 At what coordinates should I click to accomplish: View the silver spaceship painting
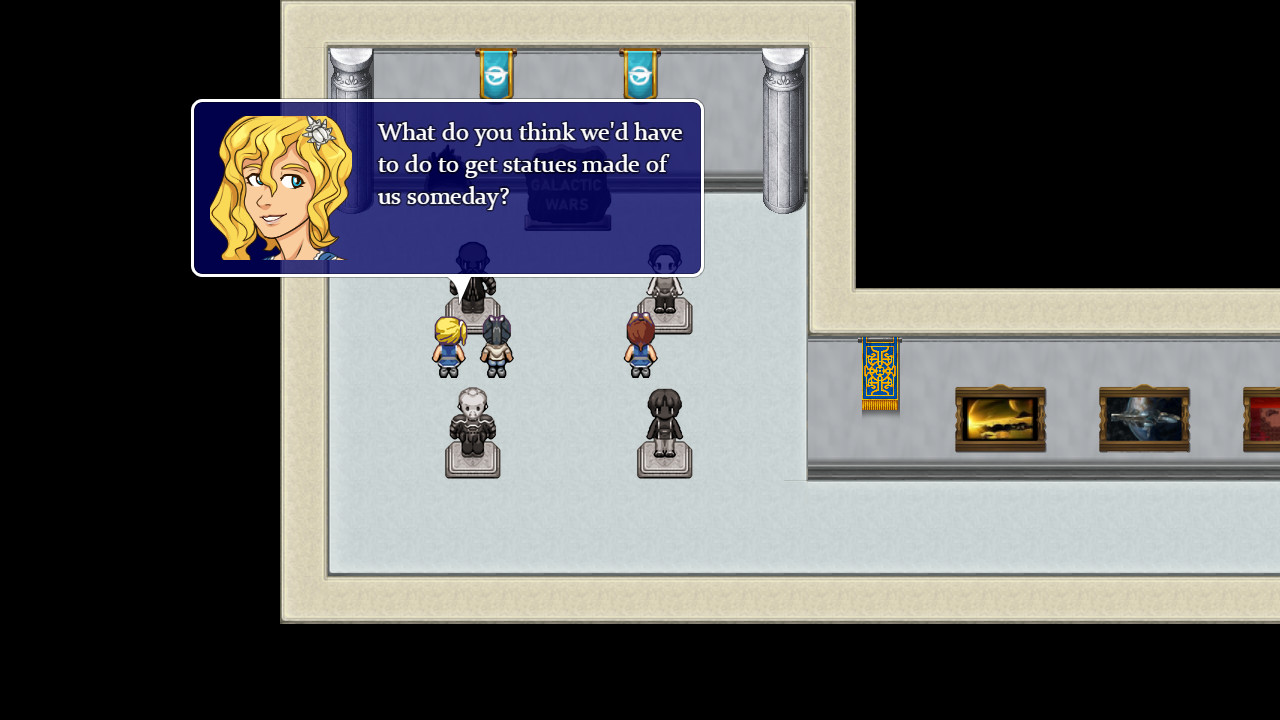tap(1144, 419)
